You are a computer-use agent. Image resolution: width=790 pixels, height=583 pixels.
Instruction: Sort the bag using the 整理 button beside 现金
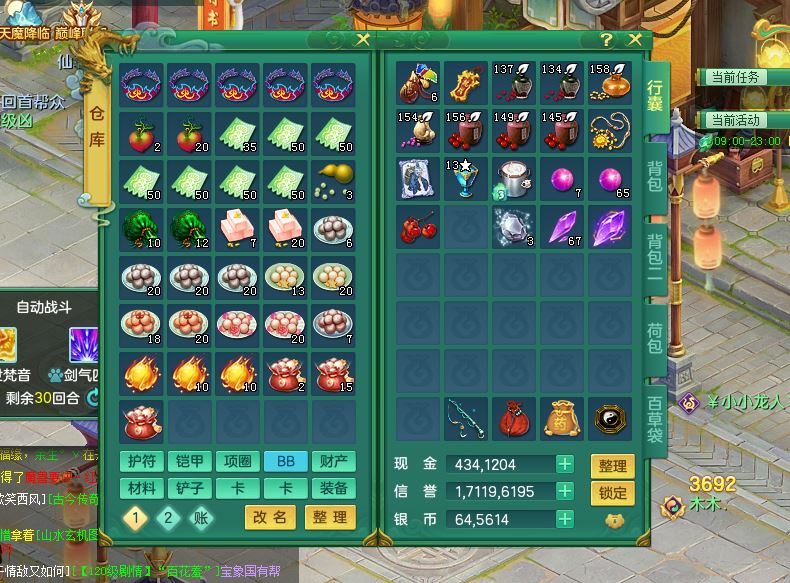[612, 466]
